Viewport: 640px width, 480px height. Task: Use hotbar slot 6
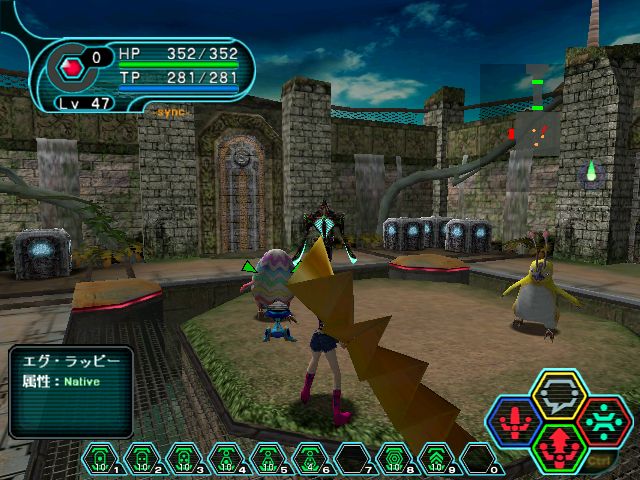tap(311, 459)
